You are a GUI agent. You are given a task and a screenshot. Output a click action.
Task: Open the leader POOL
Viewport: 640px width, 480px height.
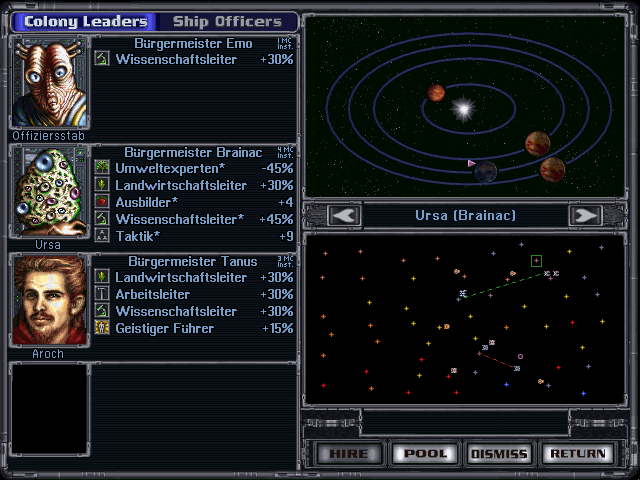click(x=423, y=453)
